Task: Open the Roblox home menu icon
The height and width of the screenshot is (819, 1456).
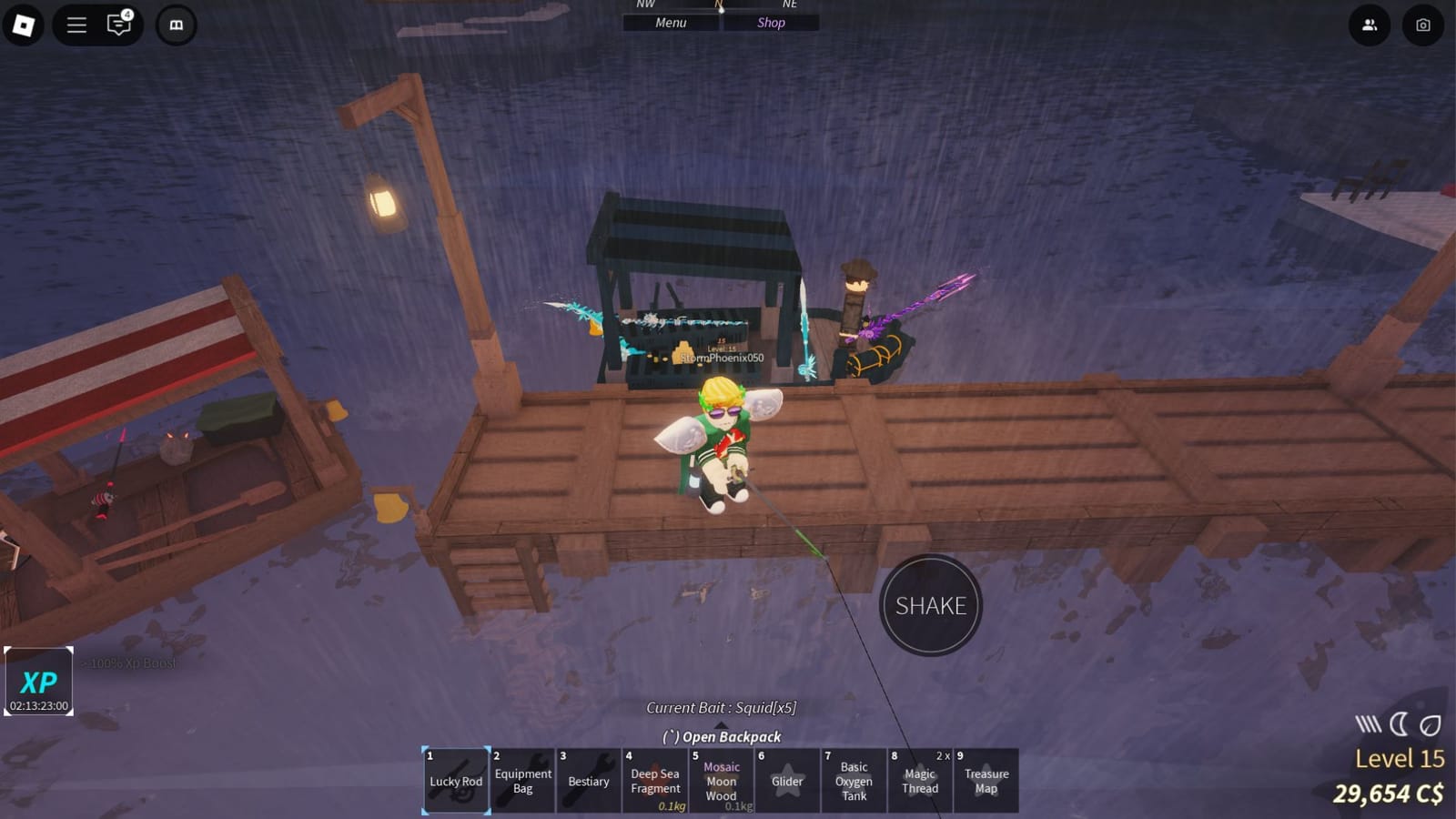Action: 25,25
